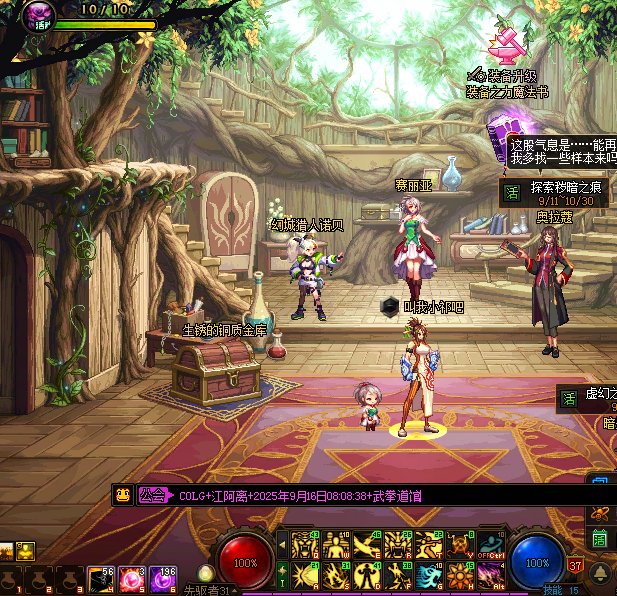Viewport: 617px width, 596px height.
Task: Activate the orange flower skill icon
Action: point(459,575)
